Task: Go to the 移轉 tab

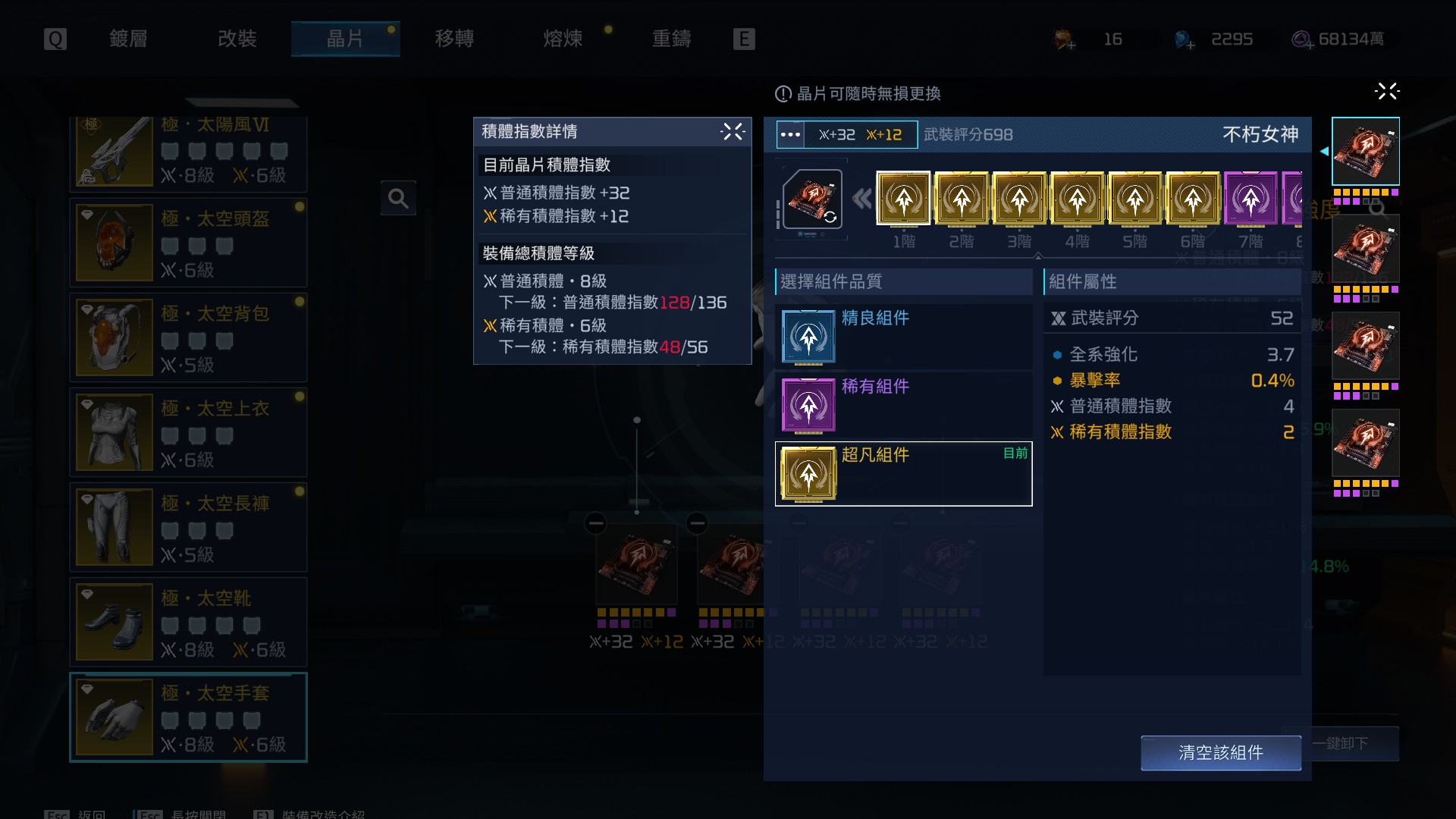Action: tap(454, 39)
